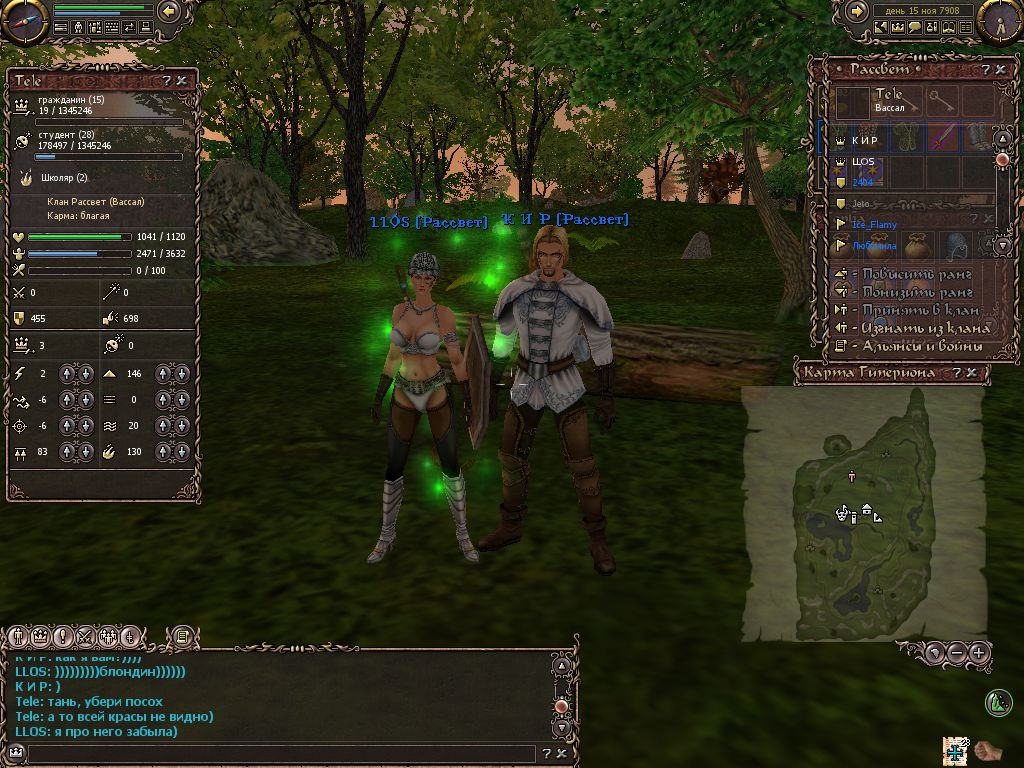Close the Карта Гипериона map window

[972, 372]
